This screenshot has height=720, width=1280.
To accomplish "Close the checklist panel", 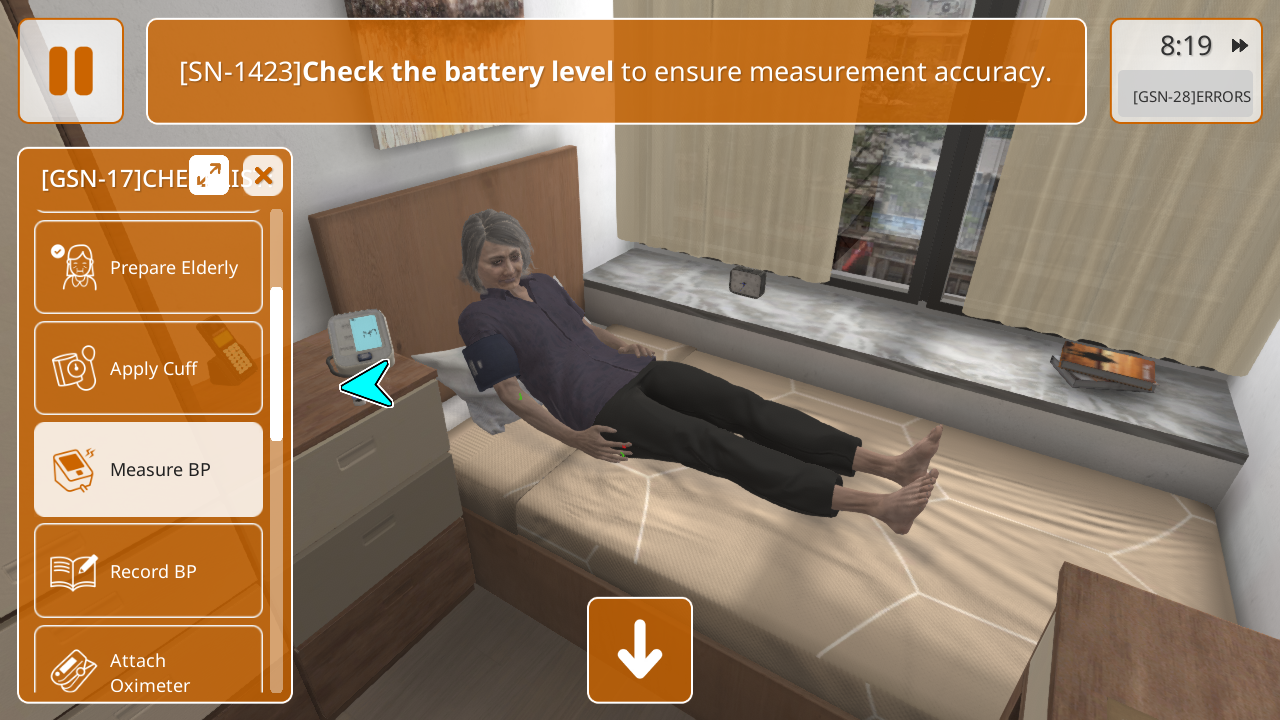I will (263, 176).
